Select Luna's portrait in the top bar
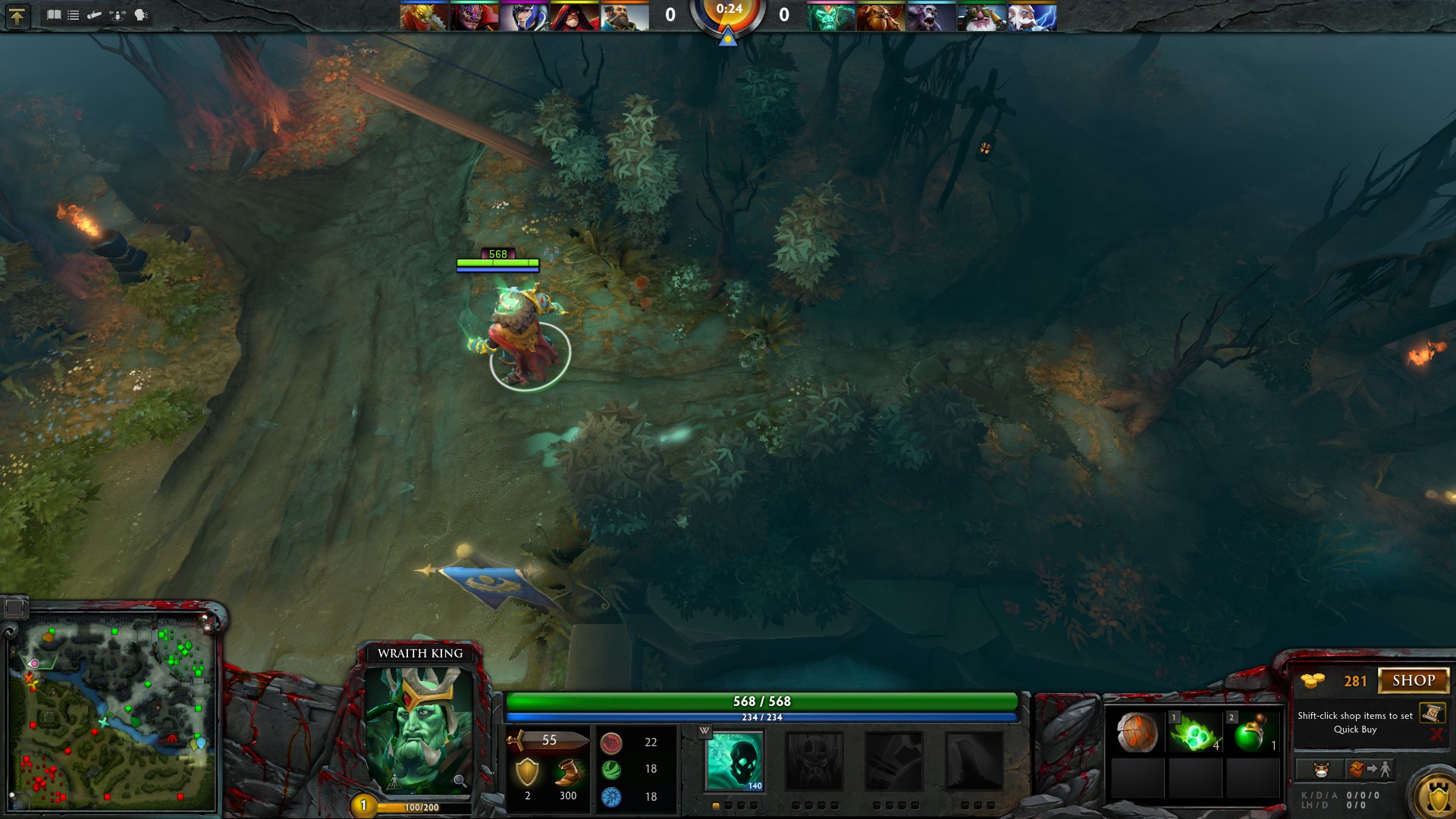Screen dimensions: 1456x819 (524, 17)
